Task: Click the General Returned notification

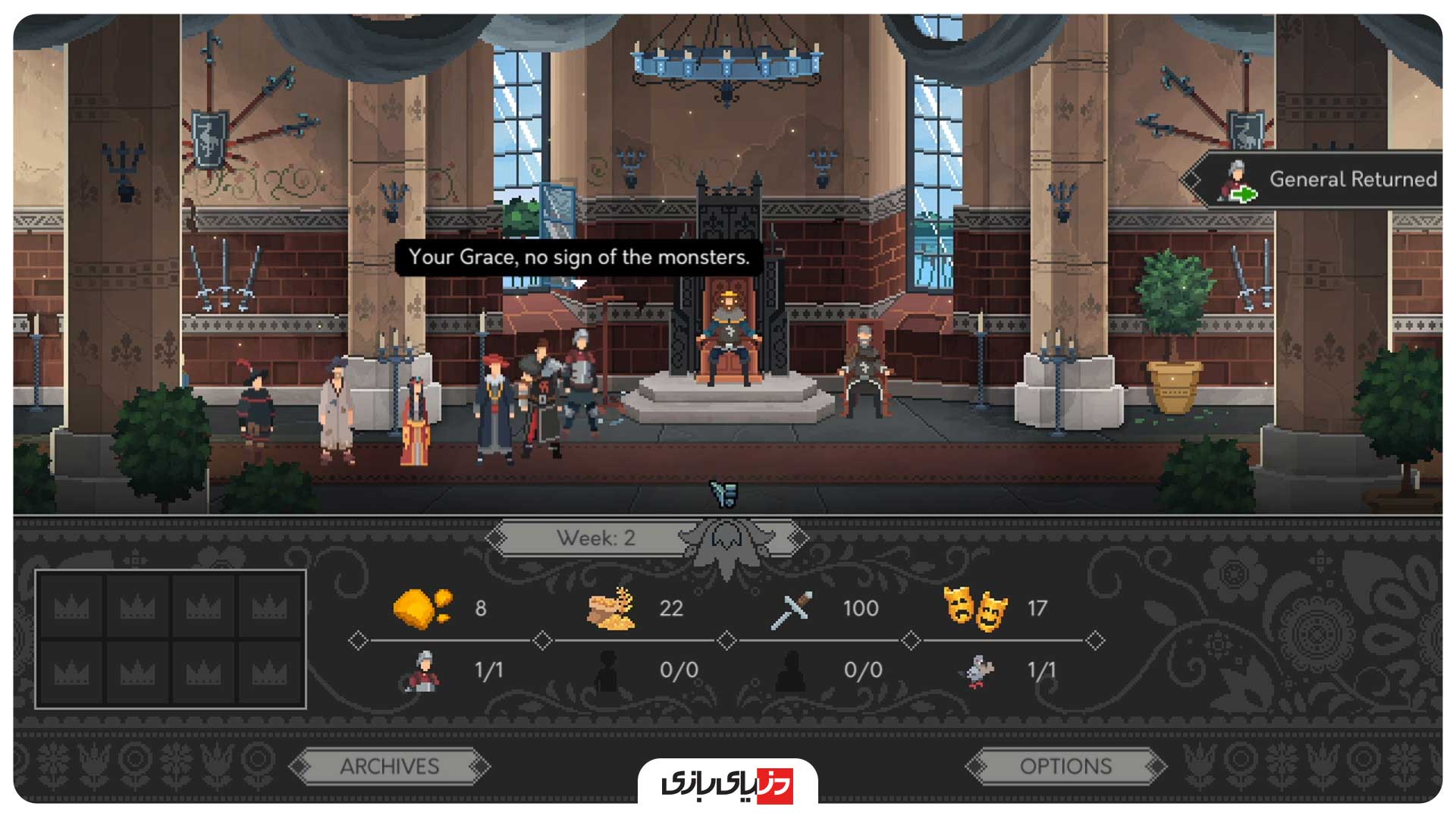Action: 1320,180
